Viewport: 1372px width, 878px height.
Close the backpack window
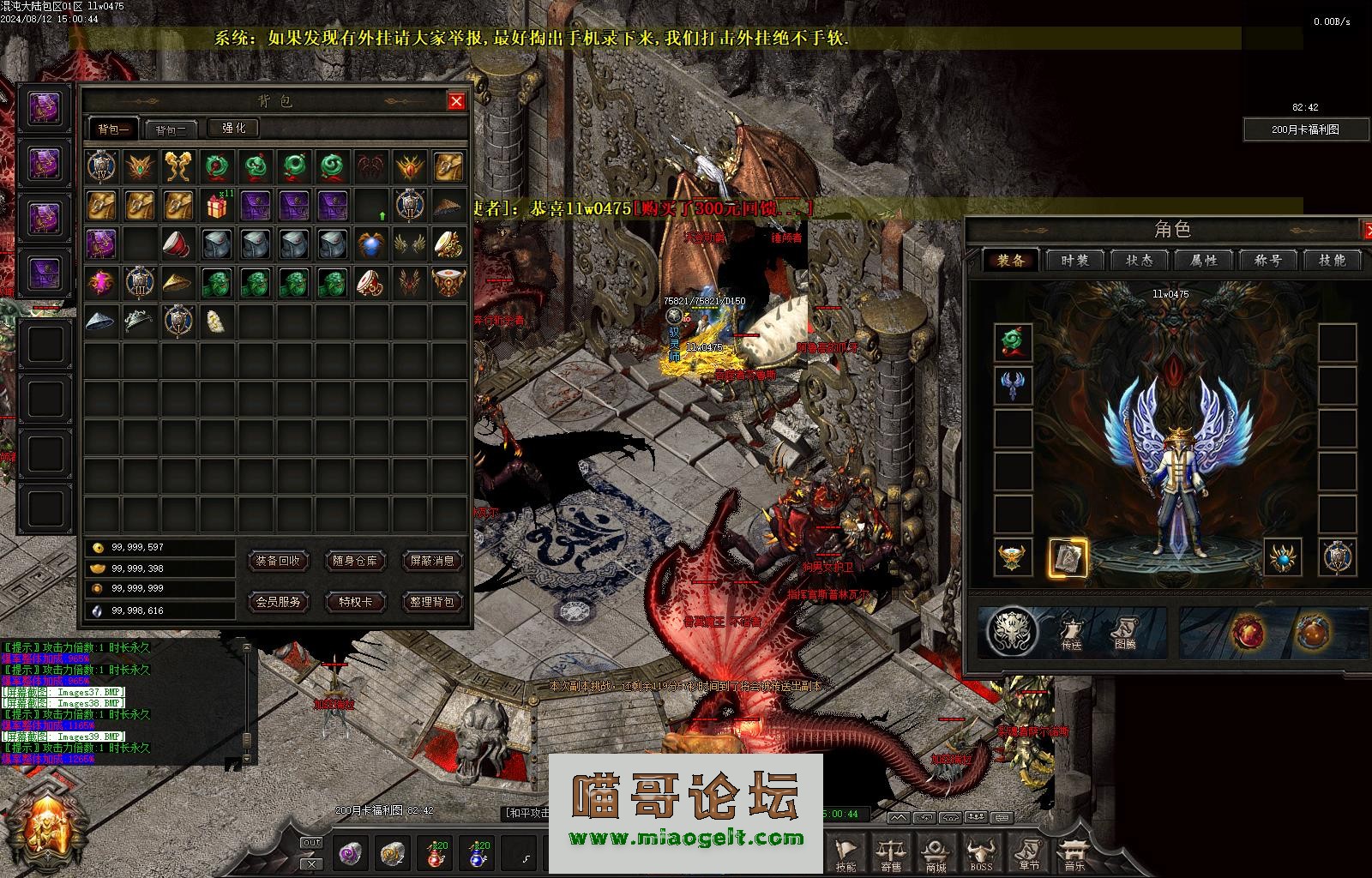click(456, 101)
